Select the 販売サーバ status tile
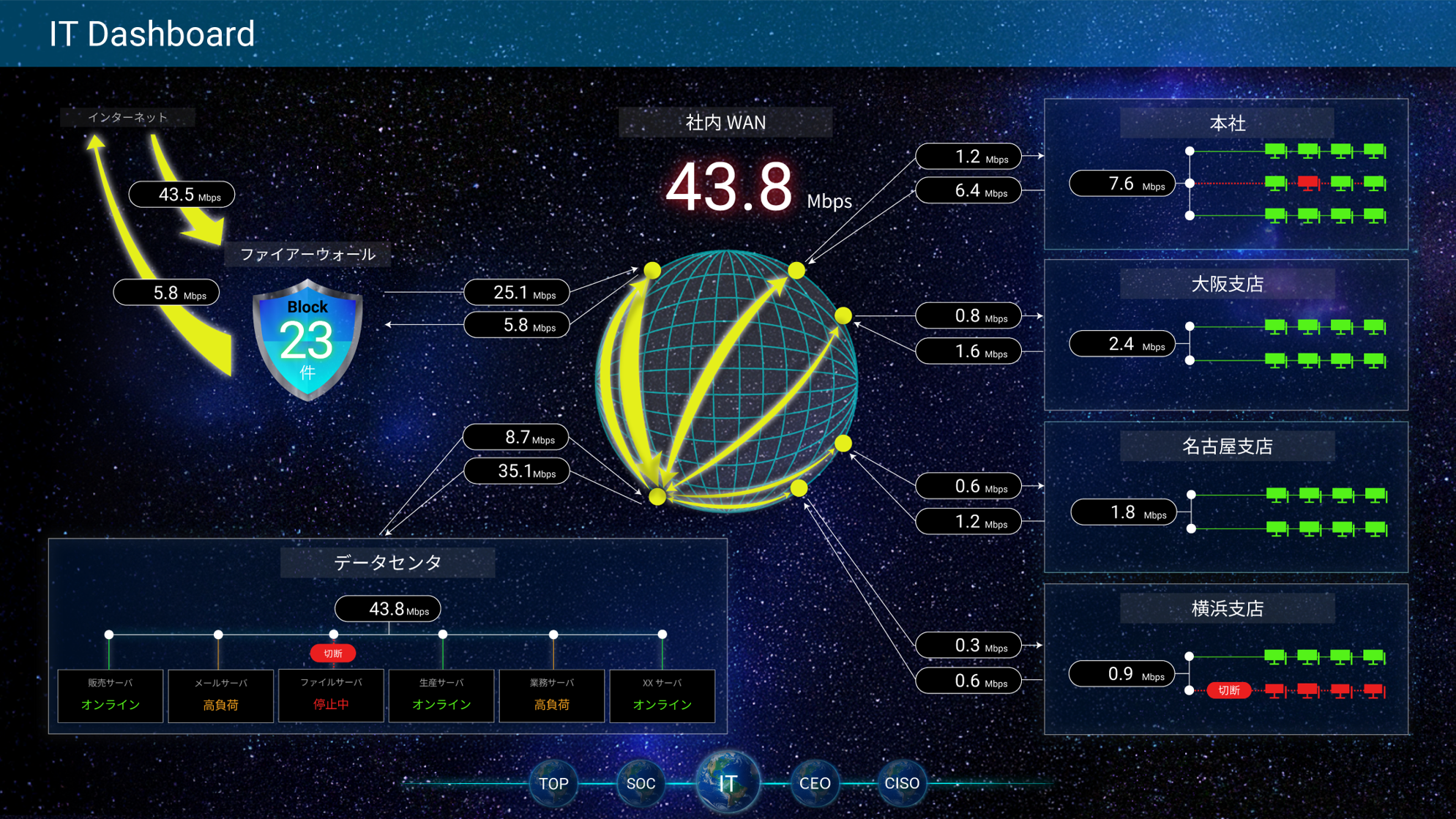 click(x=111, y=695)
